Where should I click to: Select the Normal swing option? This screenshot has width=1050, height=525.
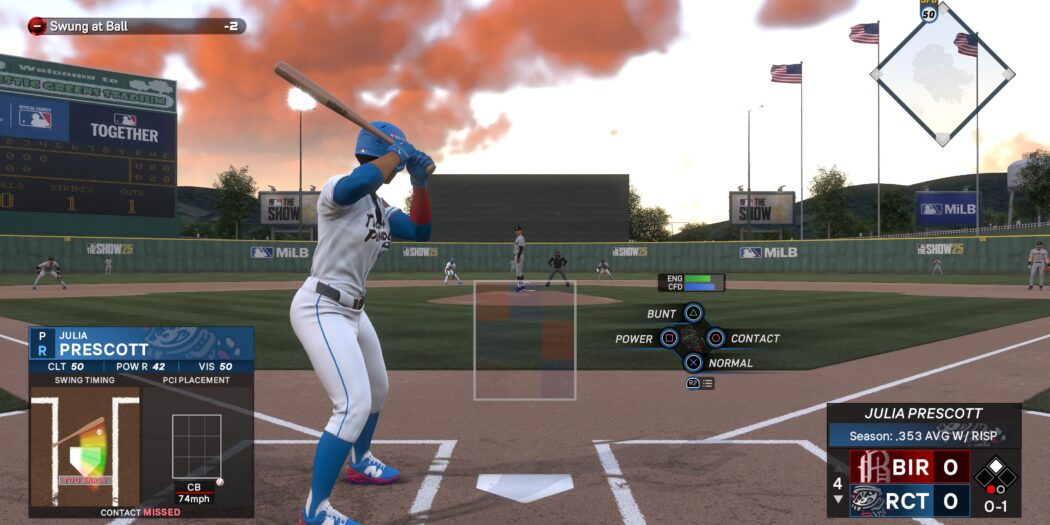pyautogui.click(x=693, y=363)
